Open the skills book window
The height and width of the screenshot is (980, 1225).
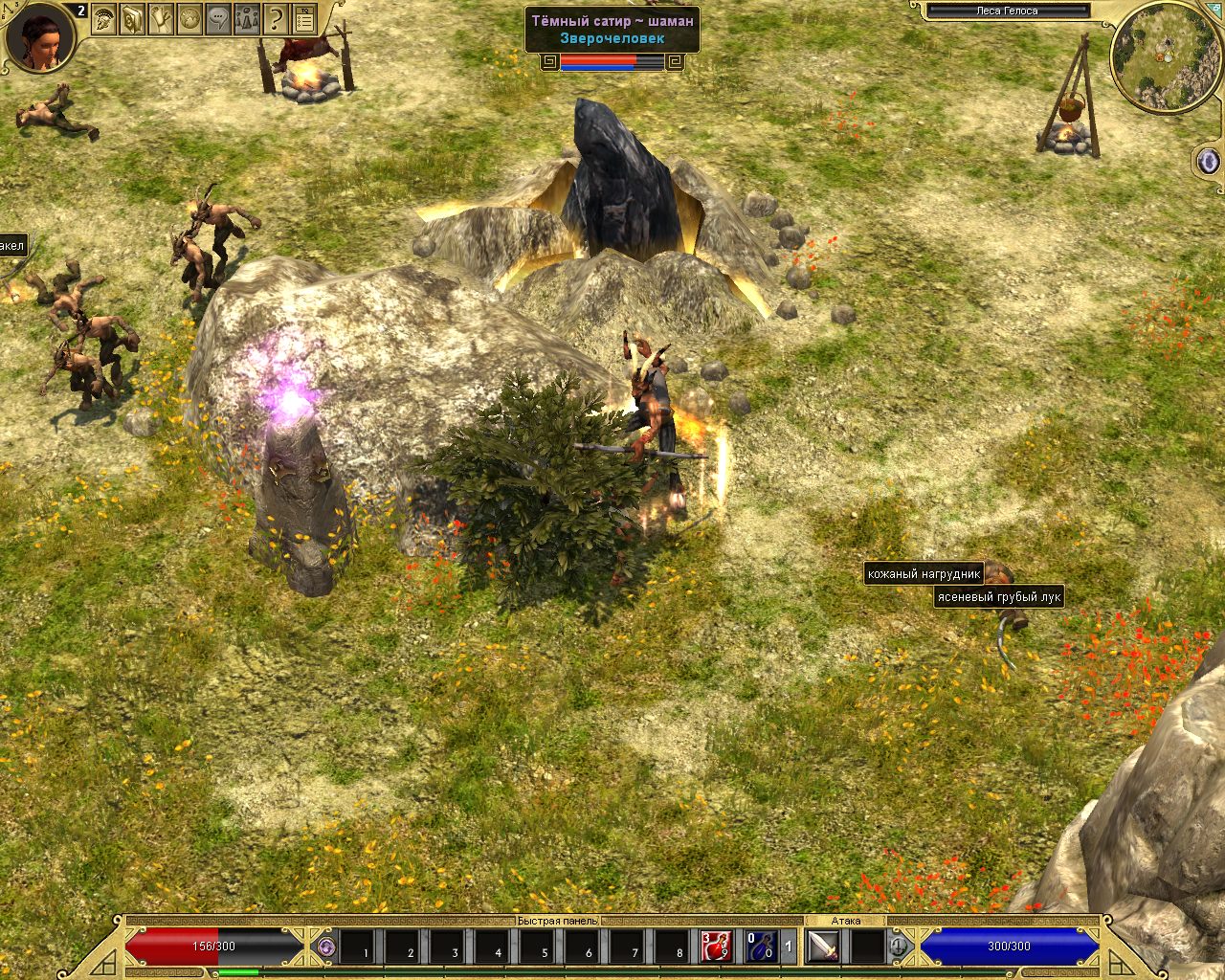[x=132, y=18]
